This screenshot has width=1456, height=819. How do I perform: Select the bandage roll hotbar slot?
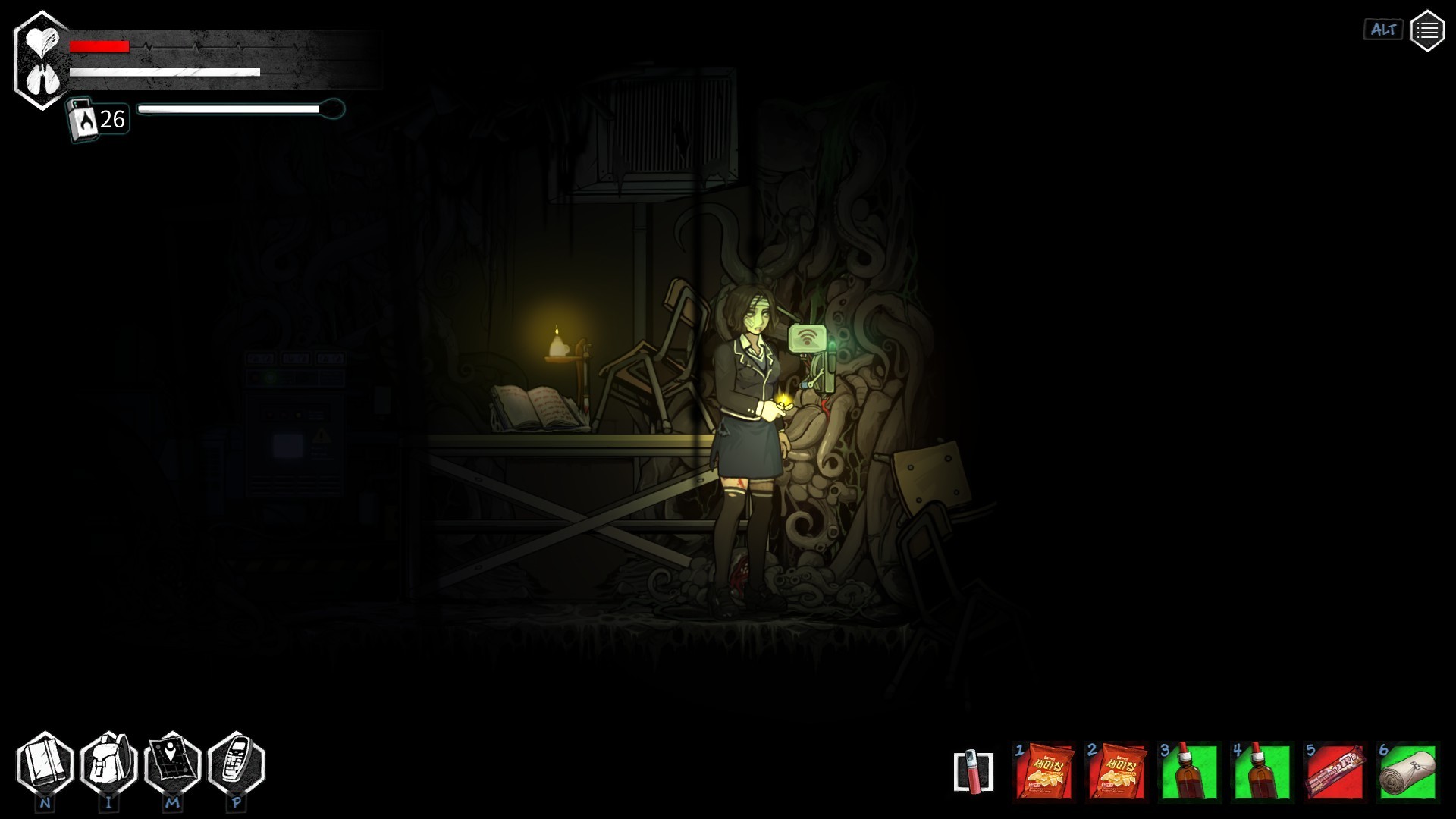(x=1407, y=770)
